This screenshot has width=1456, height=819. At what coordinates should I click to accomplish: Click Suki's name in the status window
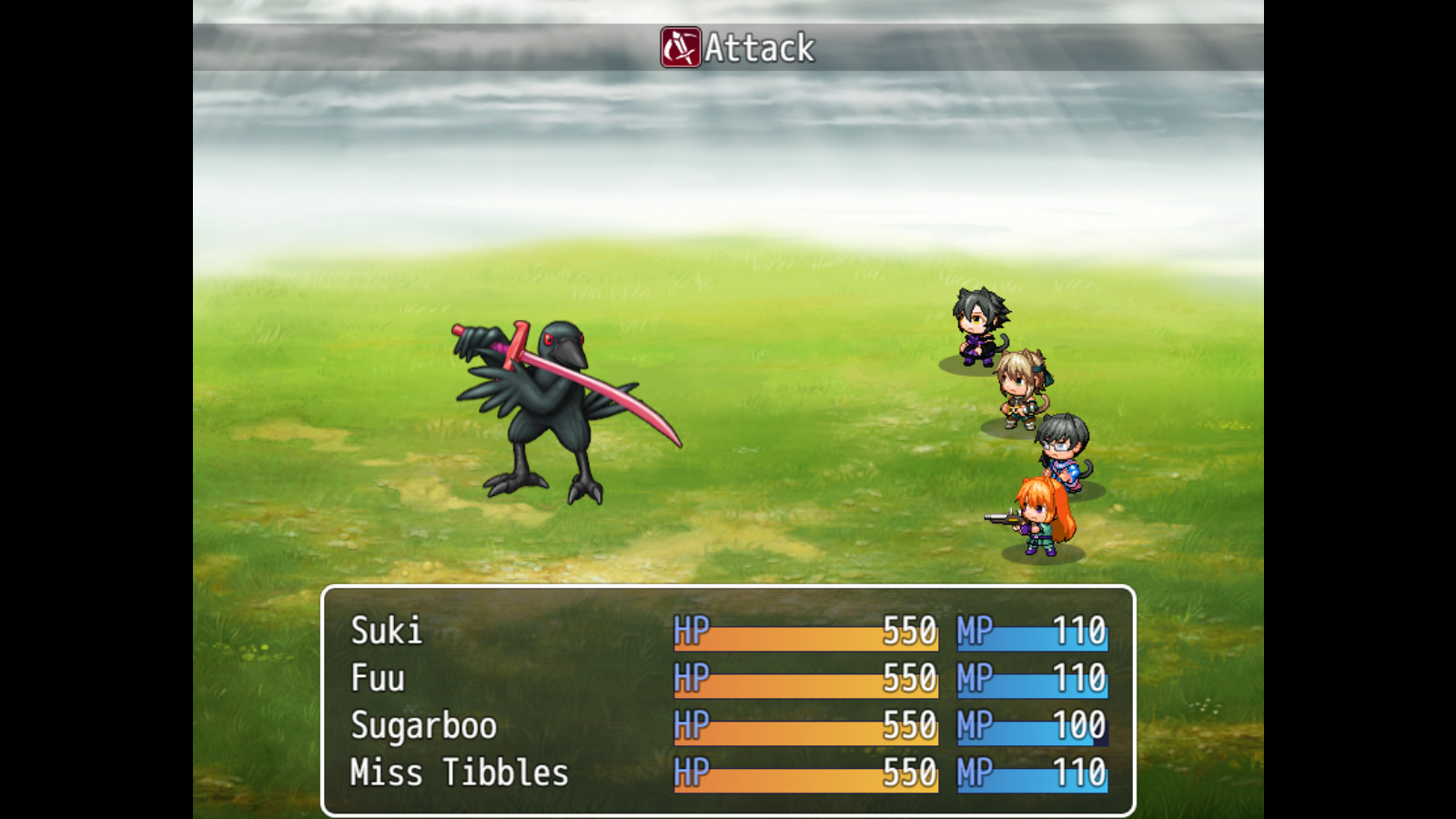387,631
